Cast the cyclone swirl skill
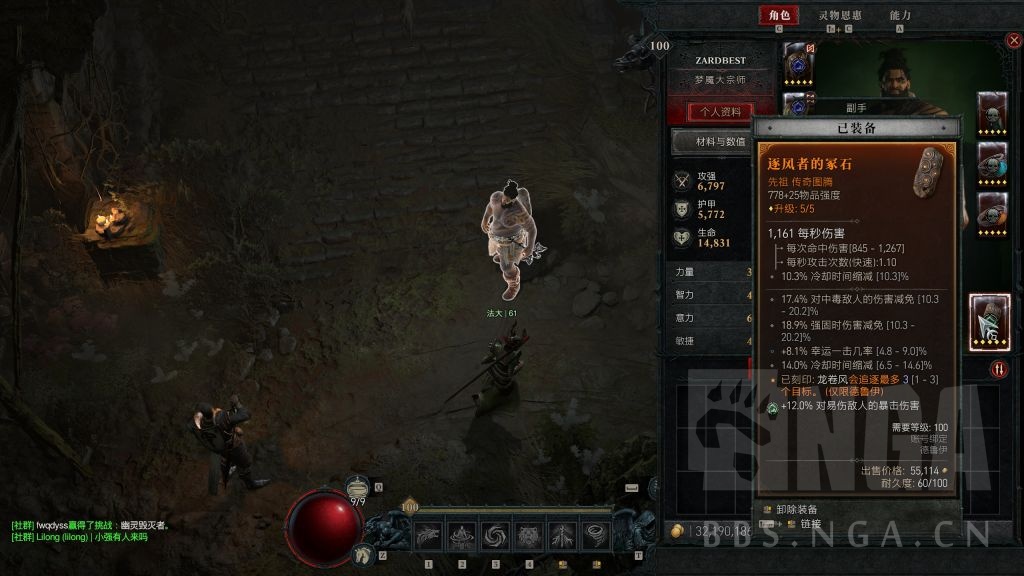 click(x=495, y=536)
